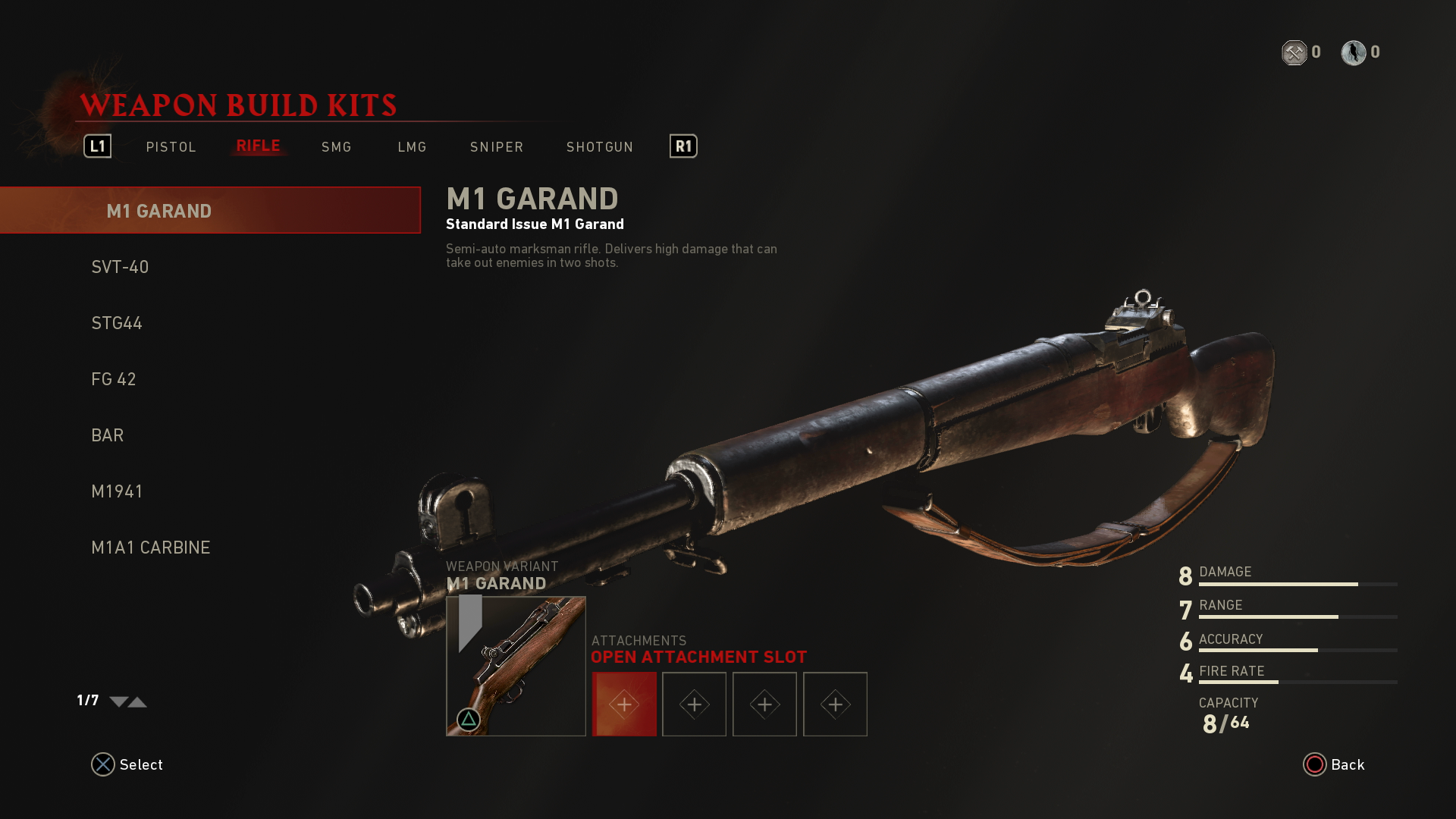Click the fourth empty attachment slot

tap(835, 704)
